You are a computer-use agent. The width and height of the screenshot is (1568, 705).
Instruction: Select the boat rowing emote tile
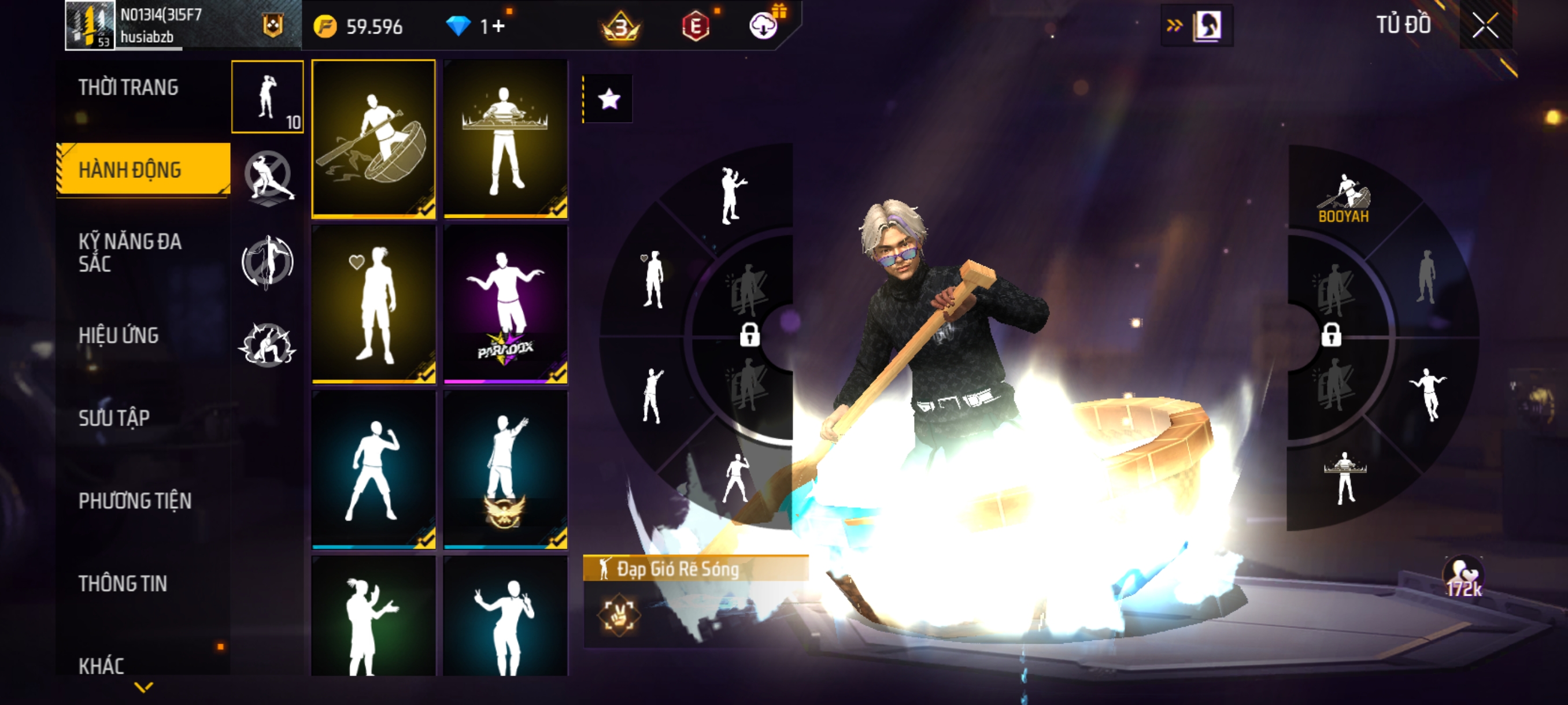pos(373,139)
